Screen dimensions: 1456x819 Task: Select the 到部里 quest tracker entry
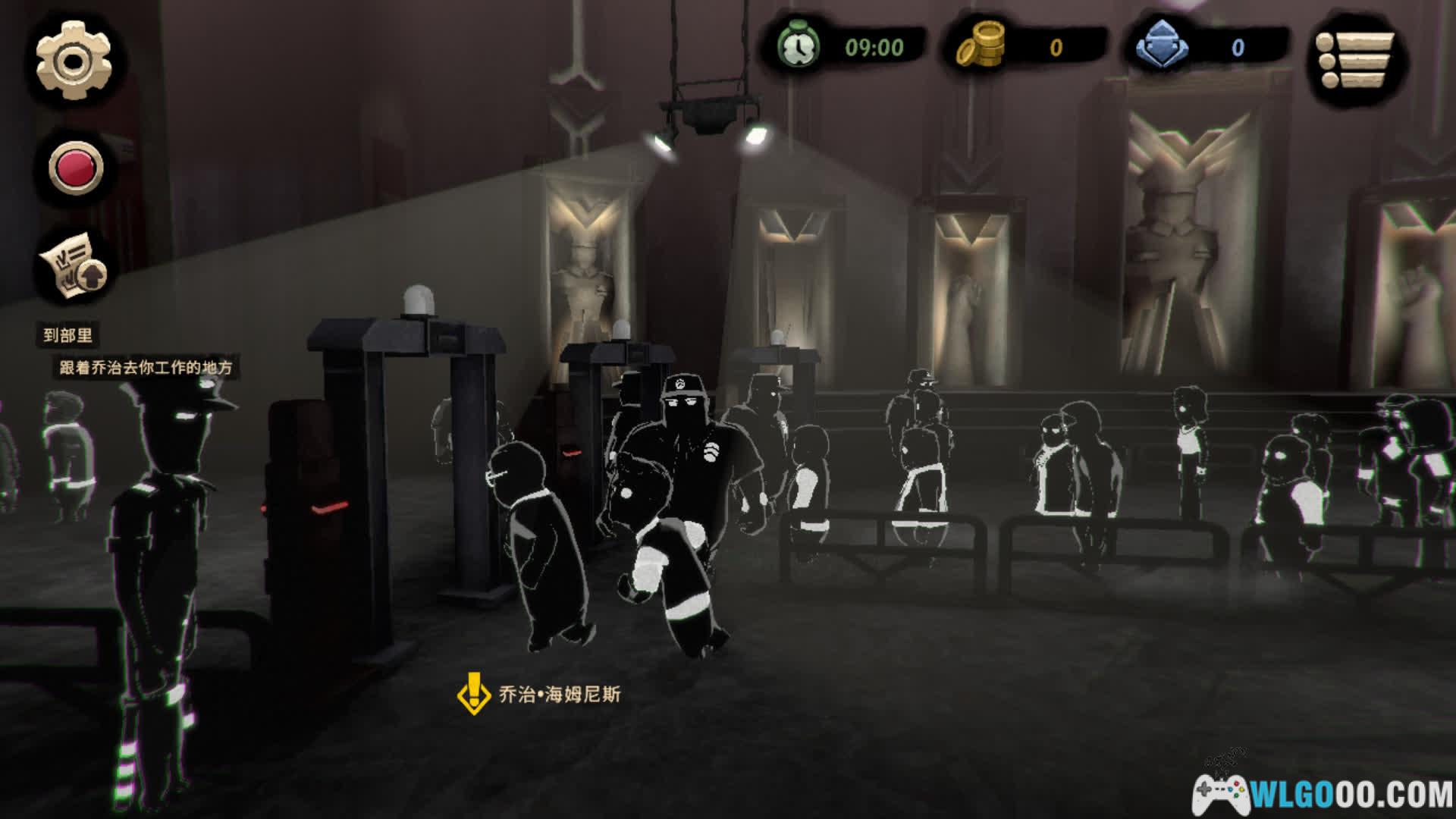click(68, 335)
